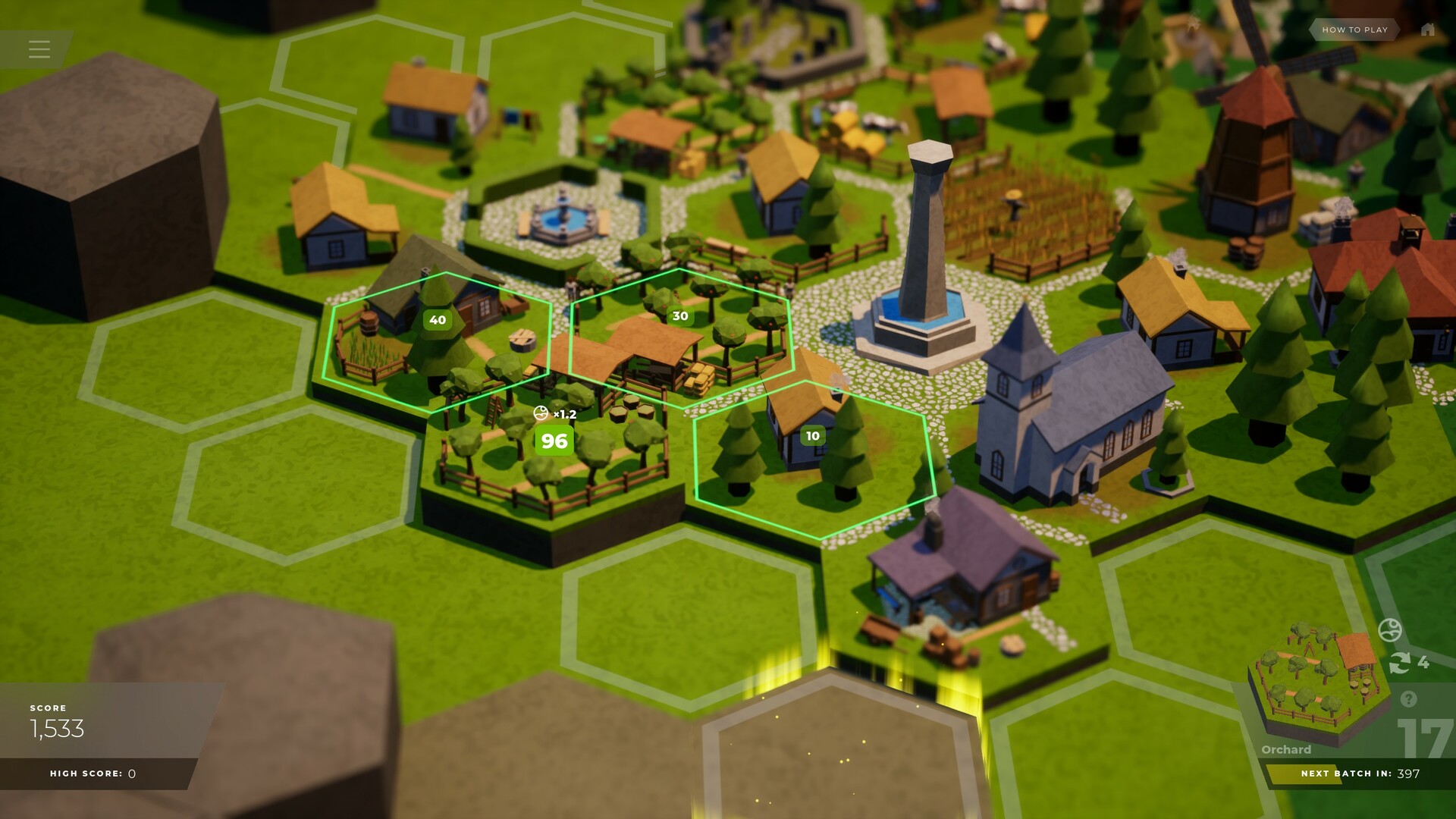1456x819 pixels.
Task: Toggle the highlighted hex showing 10 points
Action: [x=811, y=435]
